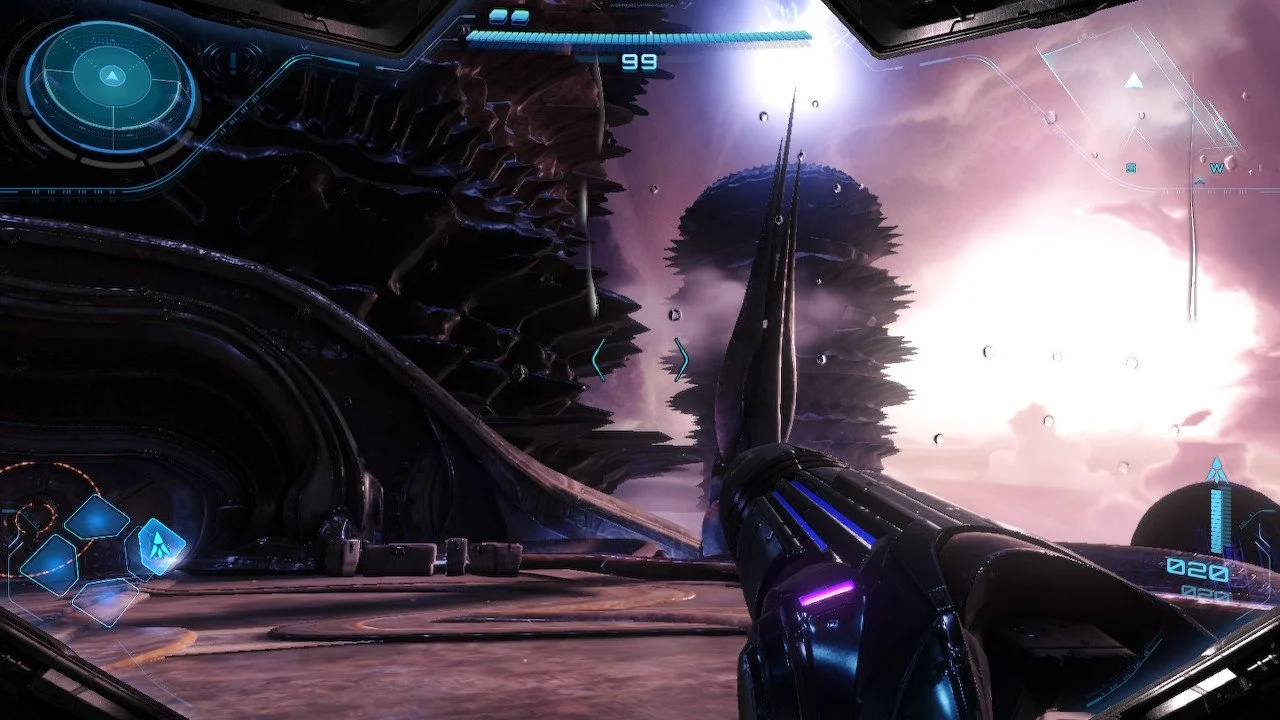Click the W compass heading marker
Image resolution: width=1280 pixels, height=720 pixels.
1216,168
